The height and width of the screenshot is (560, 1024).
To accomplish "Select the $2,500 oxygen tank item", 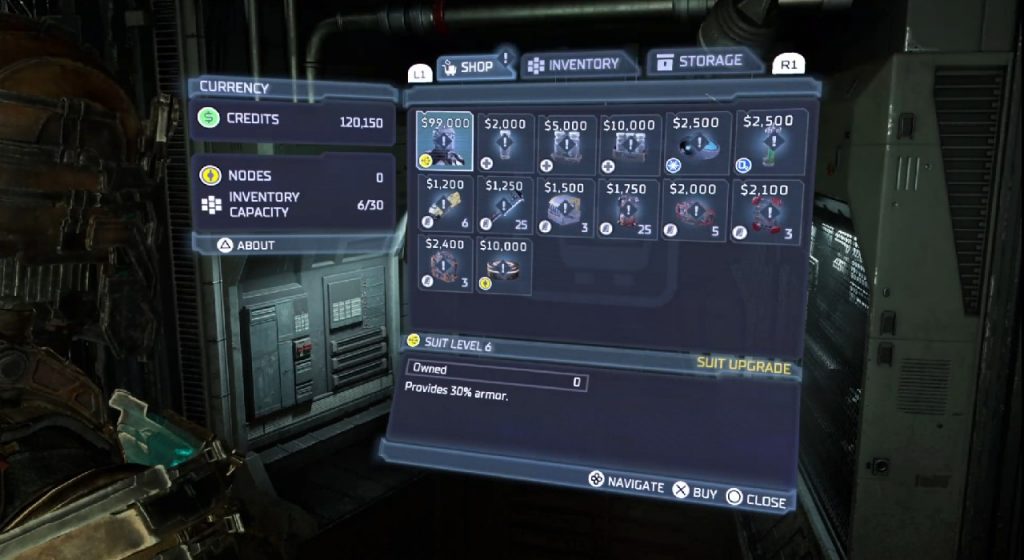I will click(x=768, y=138).
